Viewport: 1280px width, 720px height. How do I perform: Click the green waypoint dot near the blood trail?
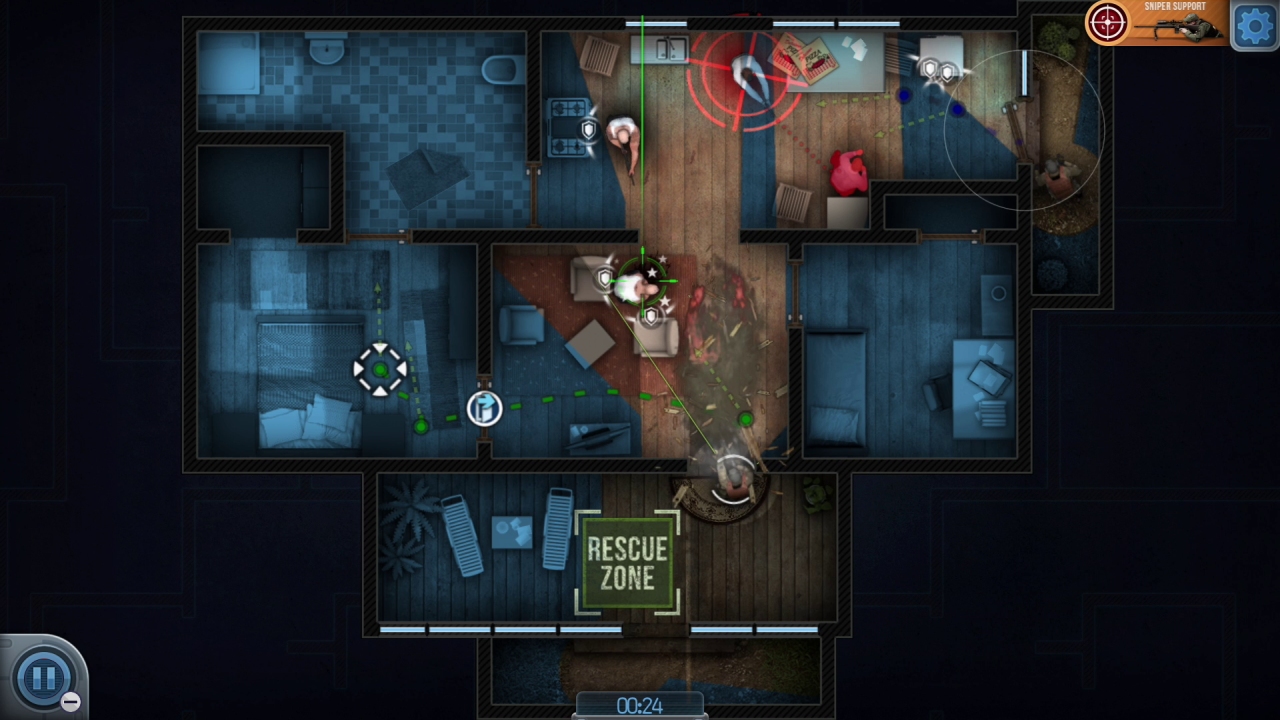746,420
